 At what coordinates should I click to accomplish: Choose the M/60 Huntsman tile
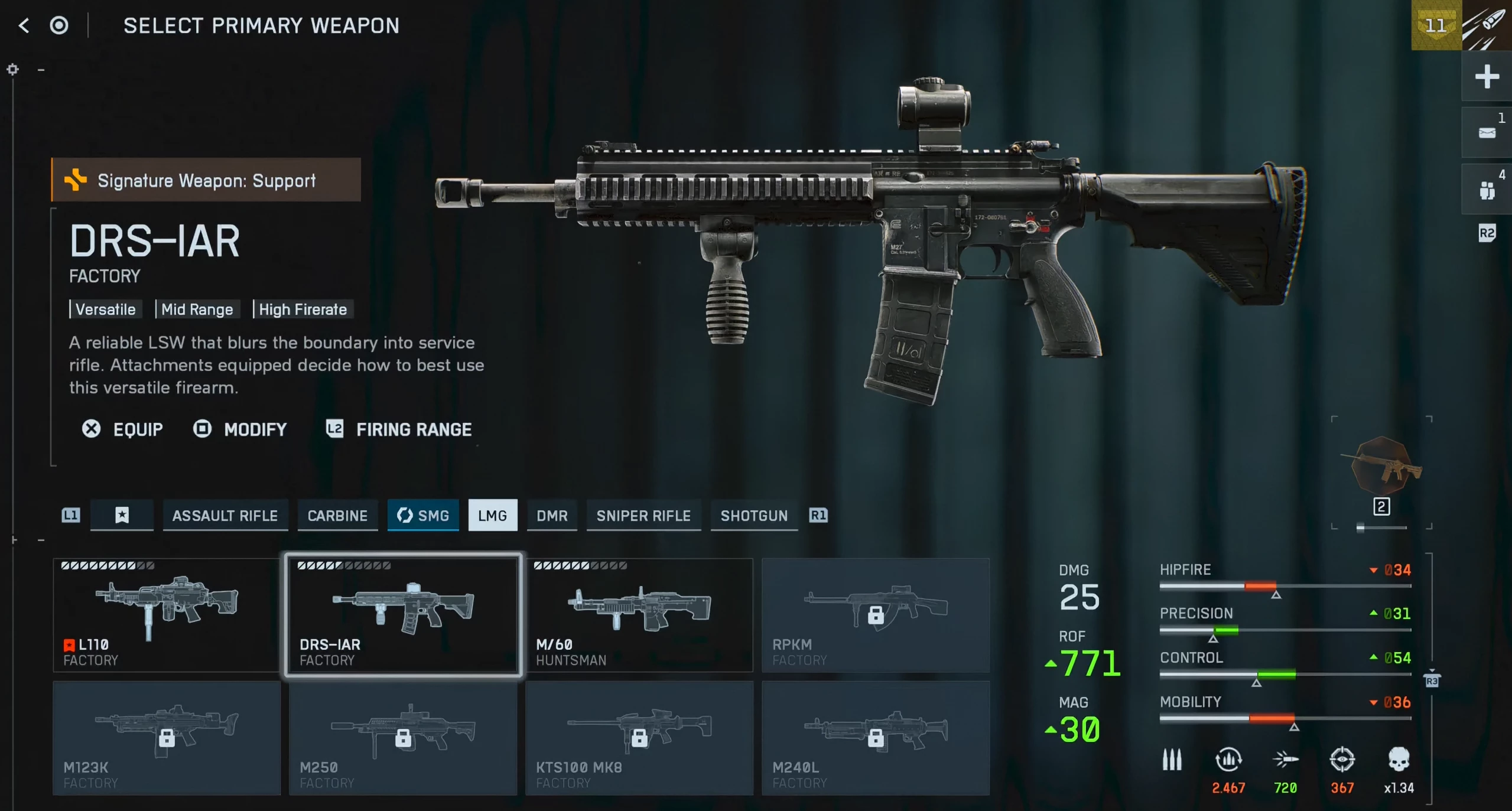639,615
